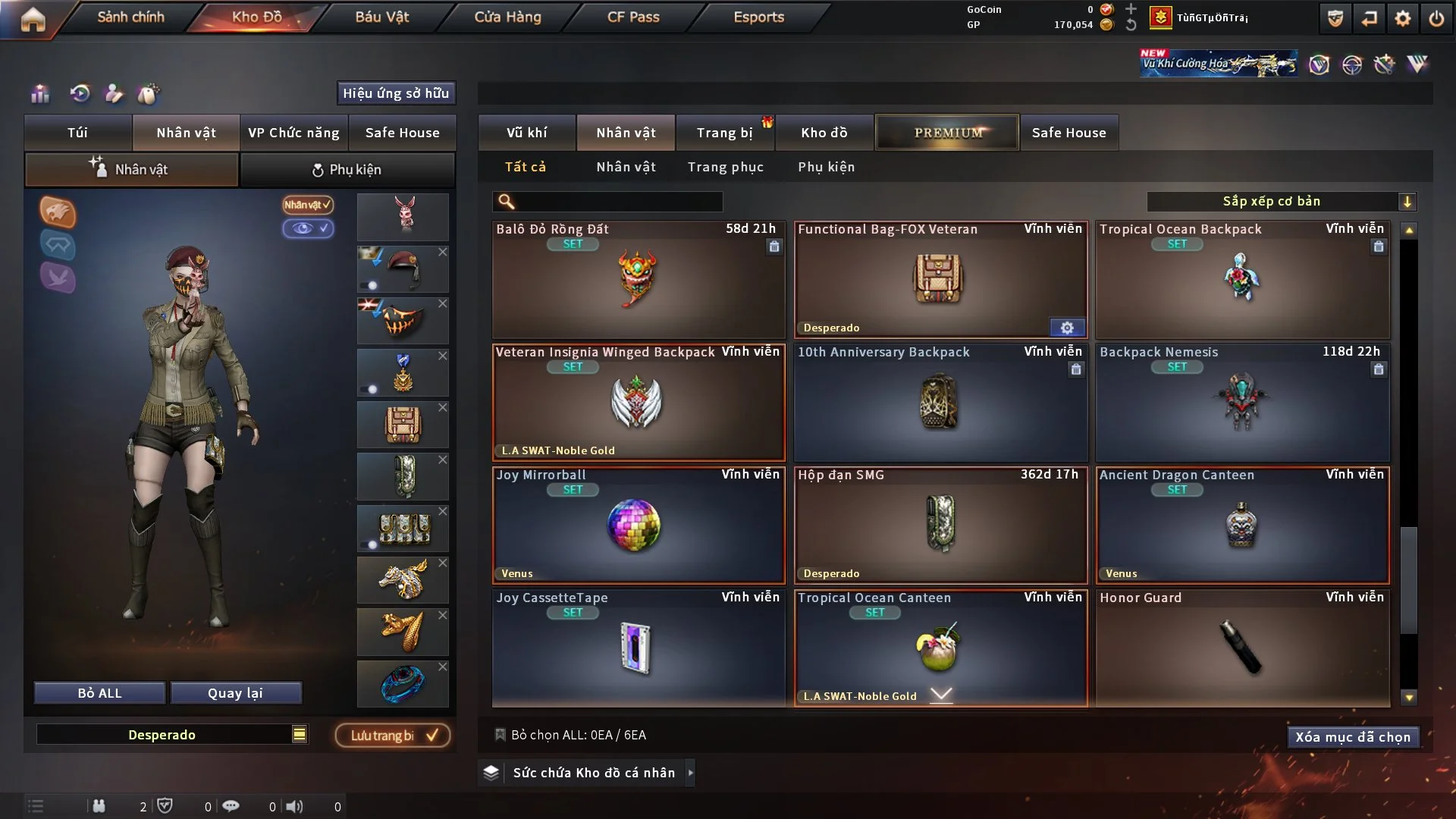Show Hiệu ứng sở hữu effects
The image size is (1456, 819).
[395, 93]
